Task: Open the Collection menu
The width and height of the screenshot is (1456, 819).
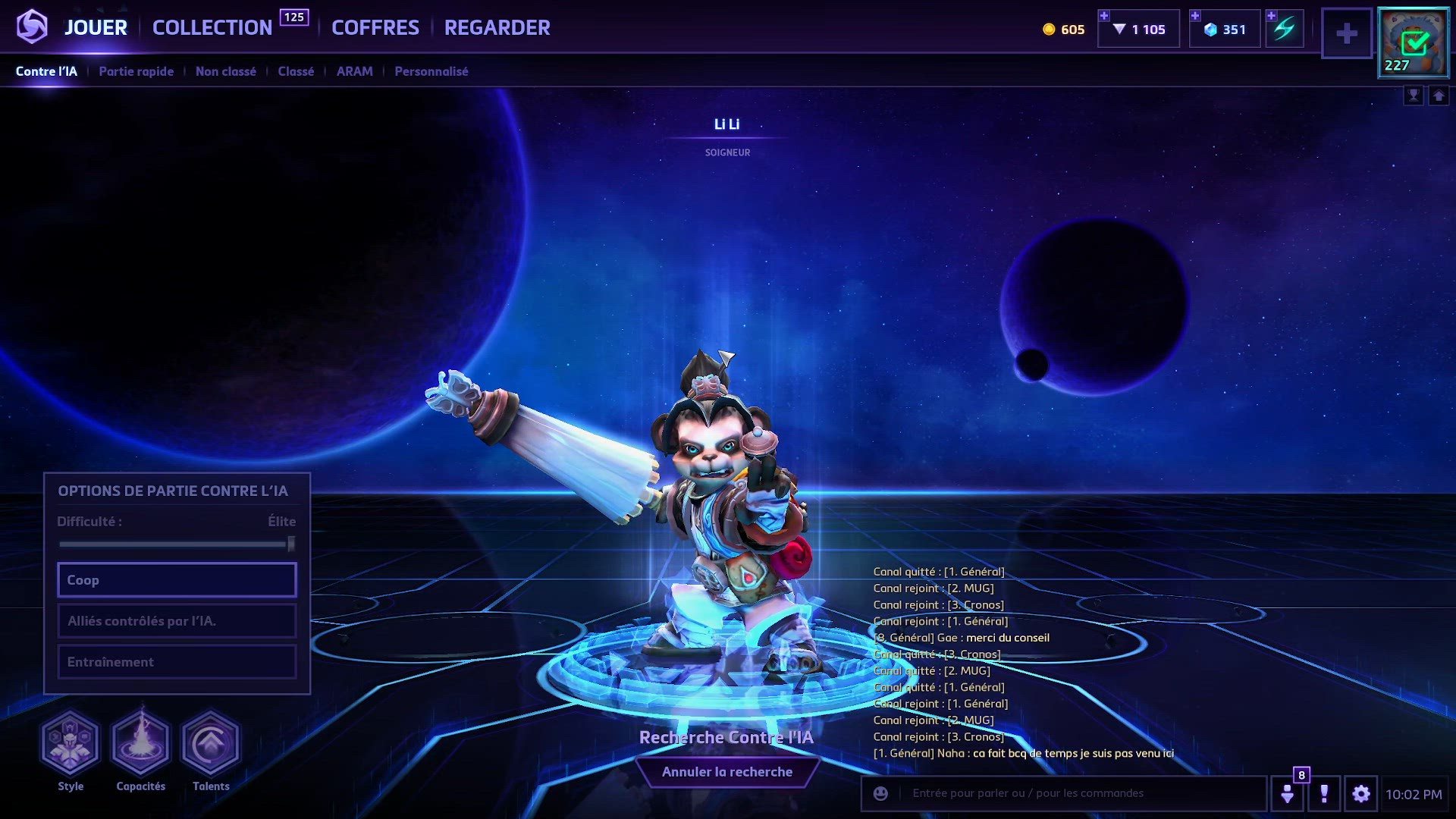Action: click(x=212, y=28)
